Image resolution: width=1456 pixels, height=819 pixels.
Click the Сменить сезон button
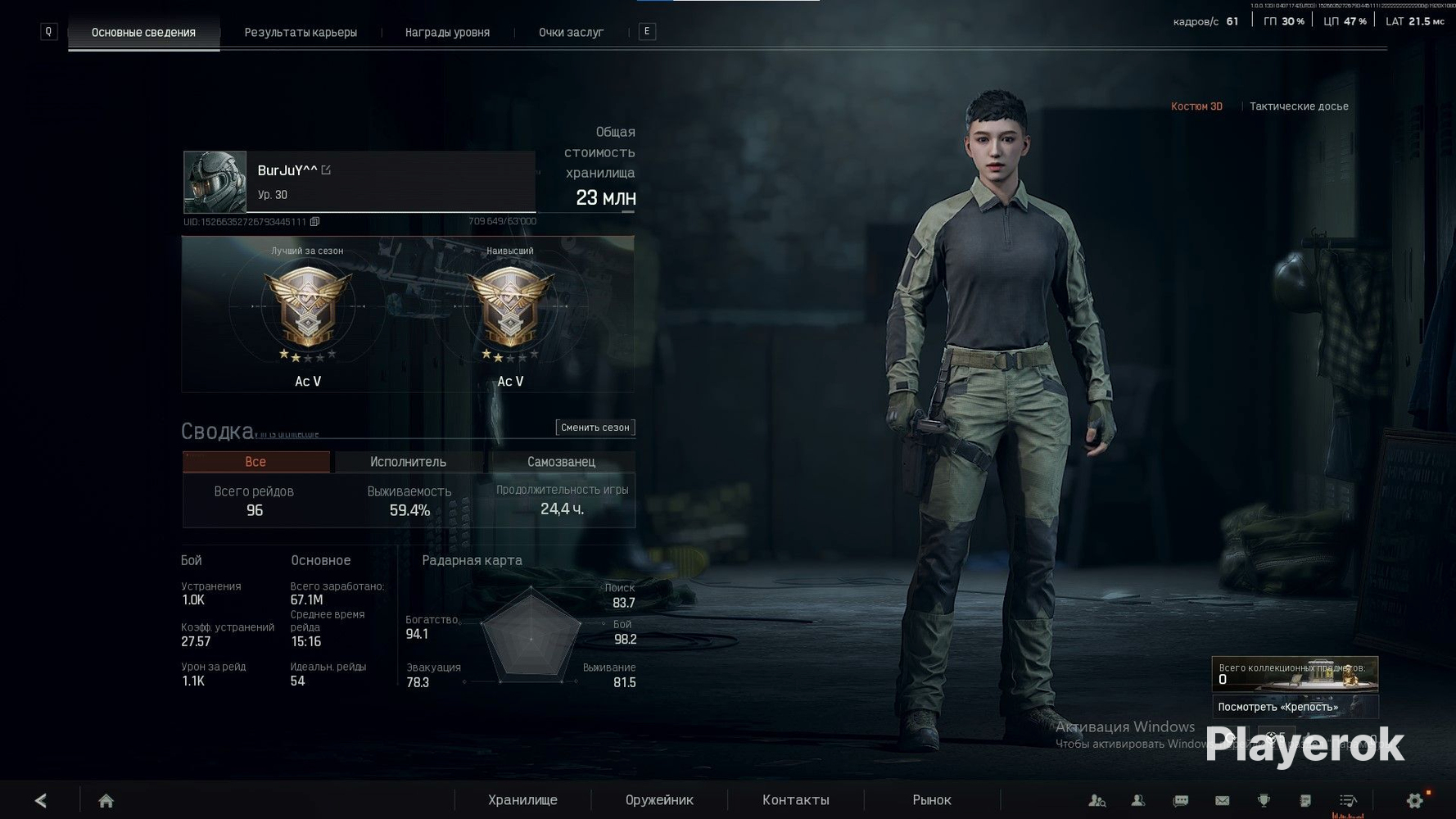point(595,428)
